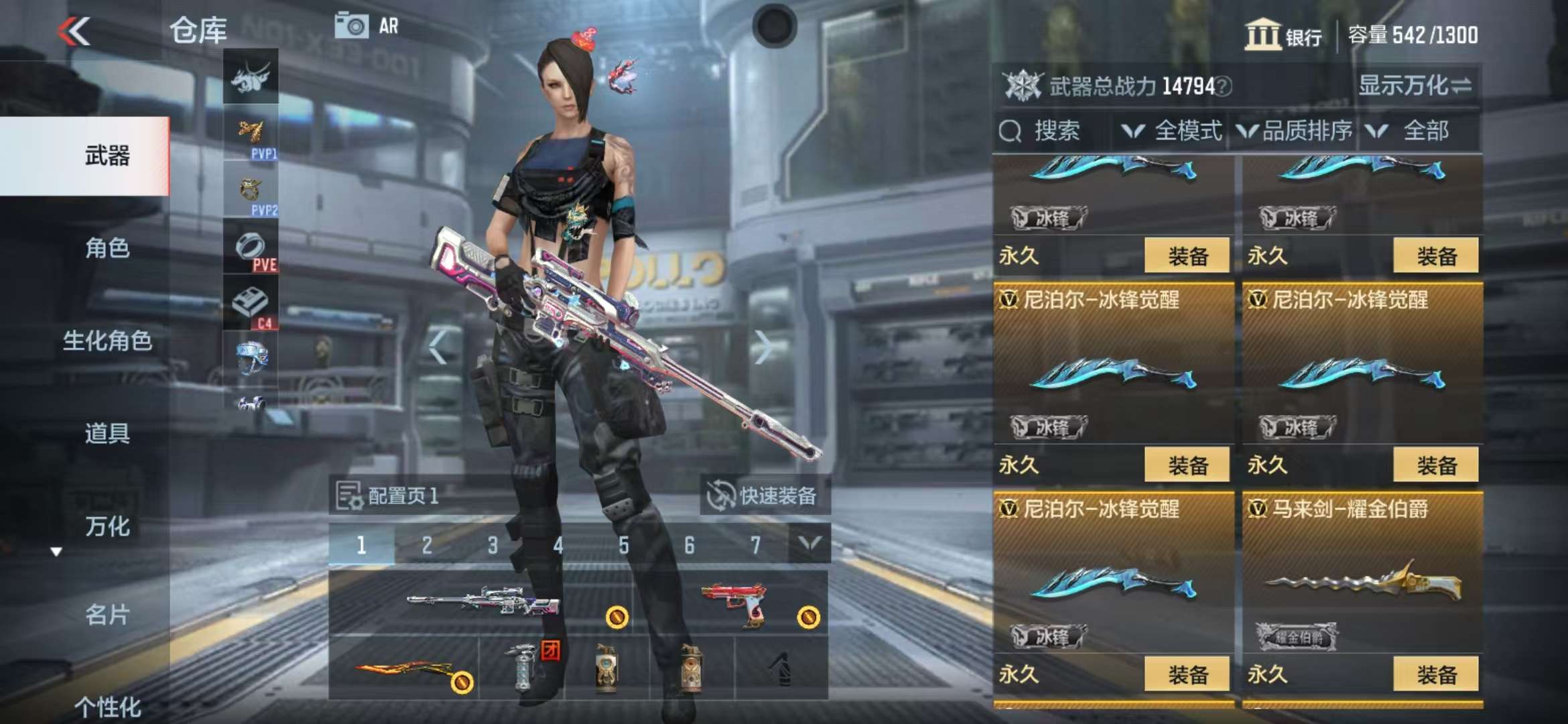Go back with the double-arrow button

74,31
